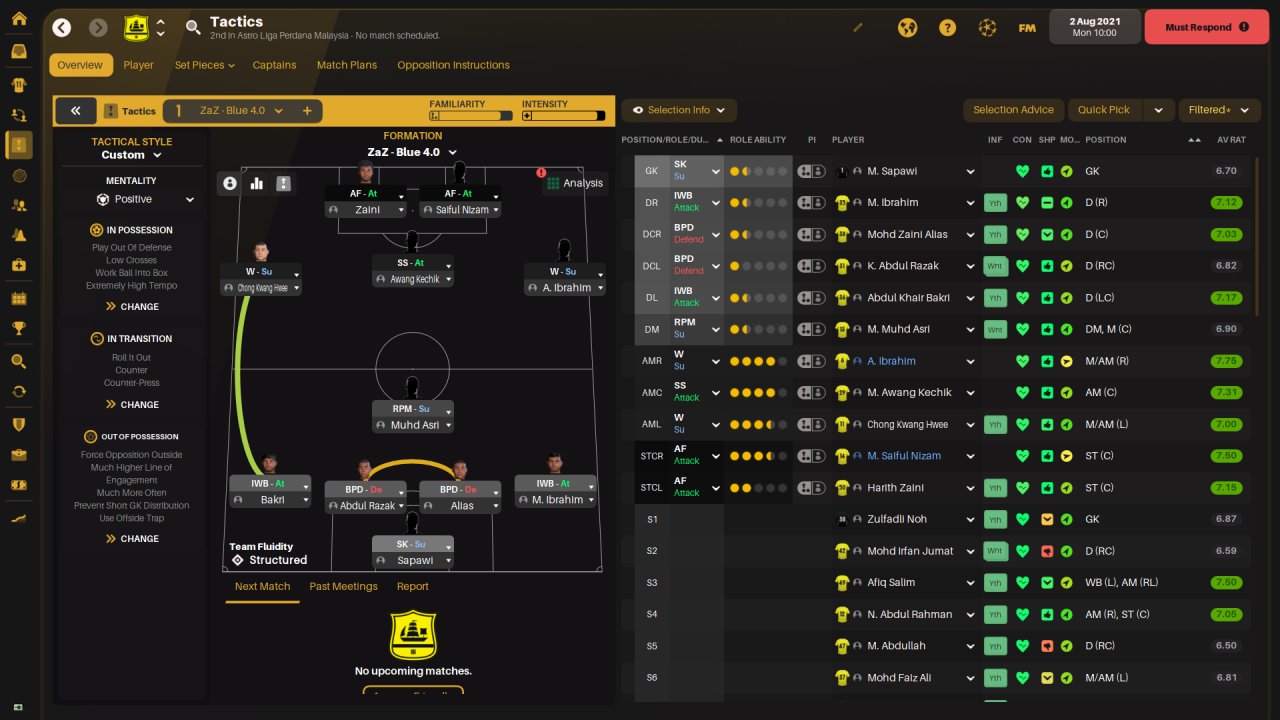Go back with the arrow button

(62, 28)
